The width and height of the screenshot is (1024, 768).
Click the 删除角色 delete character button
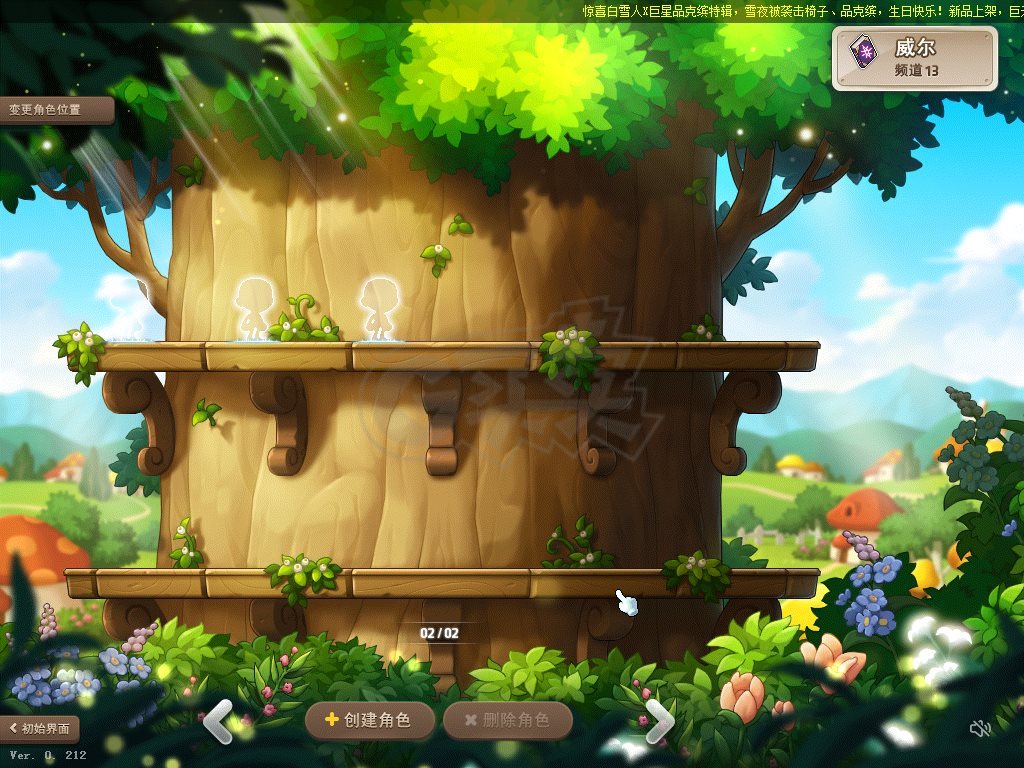pos(507,720)
